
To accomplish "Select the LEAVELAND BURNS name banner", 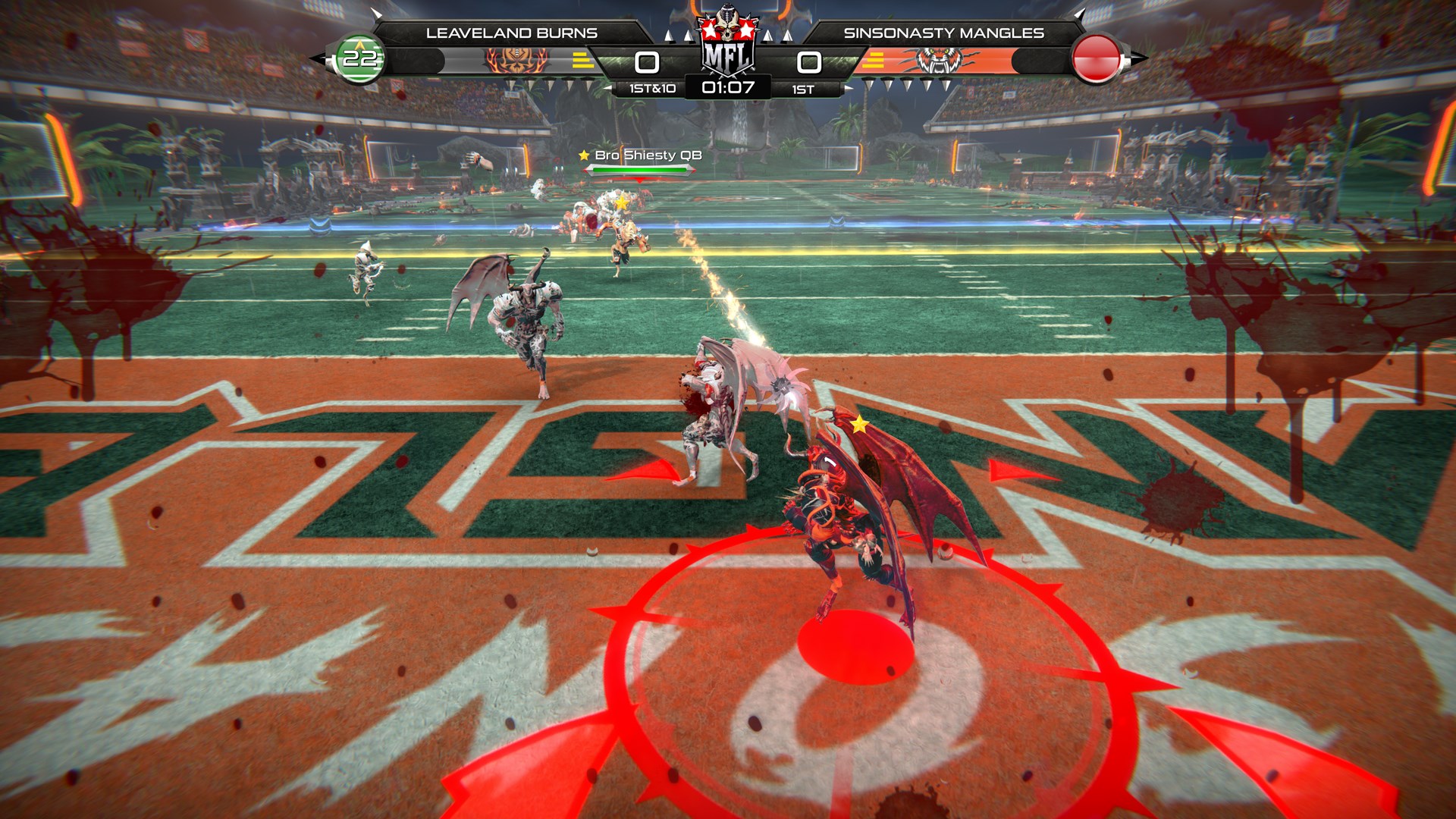I will click(513, 32).
